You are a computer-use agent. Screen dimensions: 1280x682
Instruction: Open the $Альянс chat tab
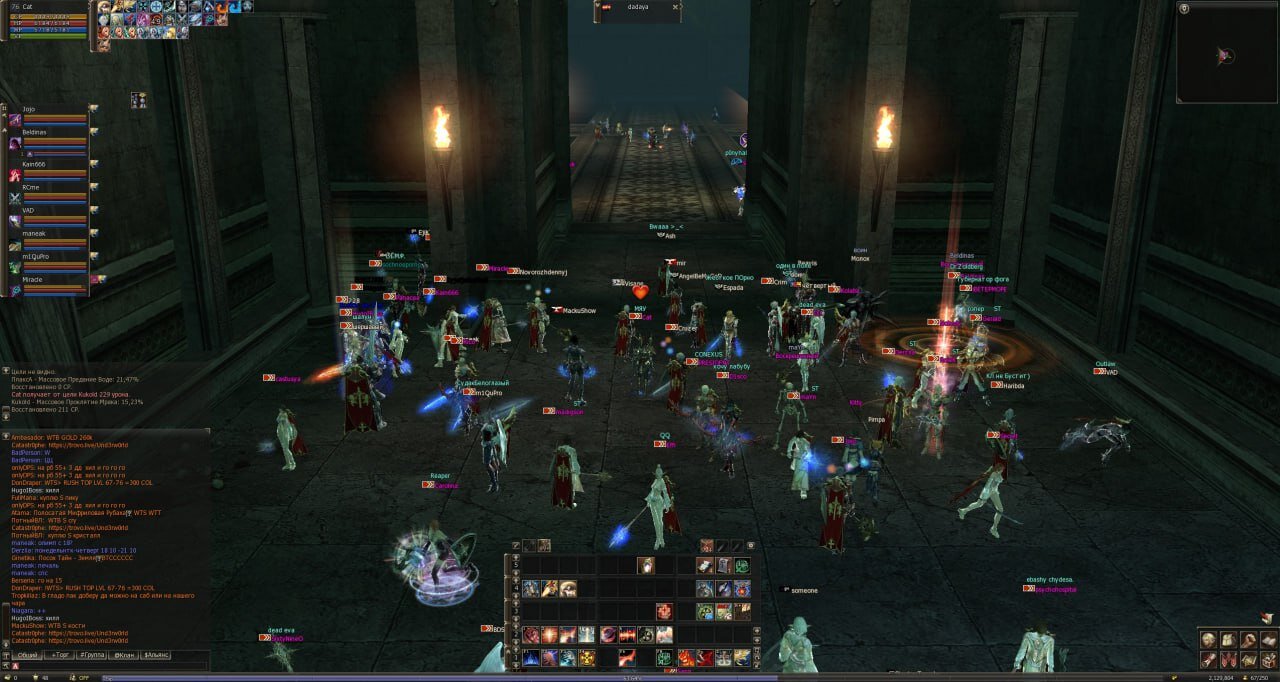click(x=158, y=655)
